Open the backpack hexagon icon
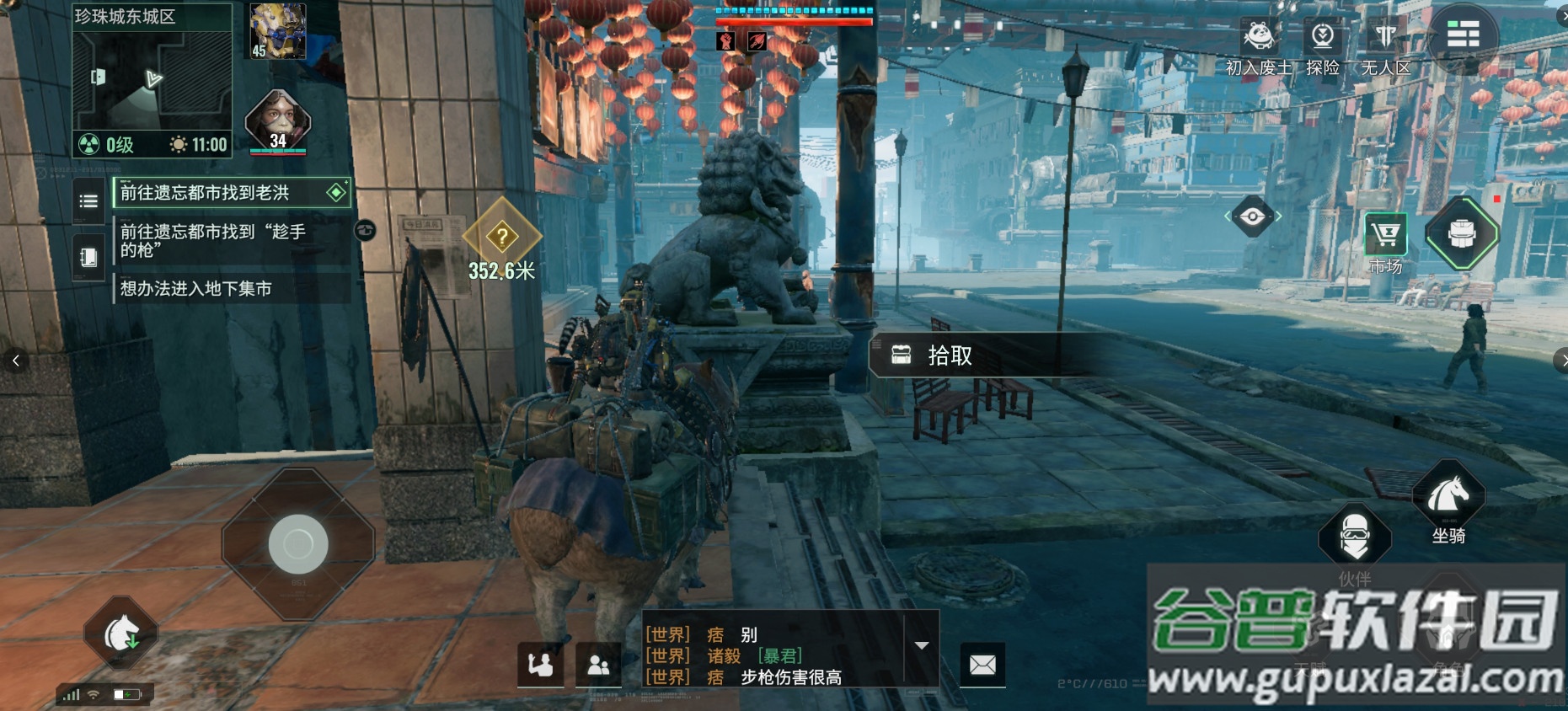This screenshot has width=1568, height=711. 1462,233
